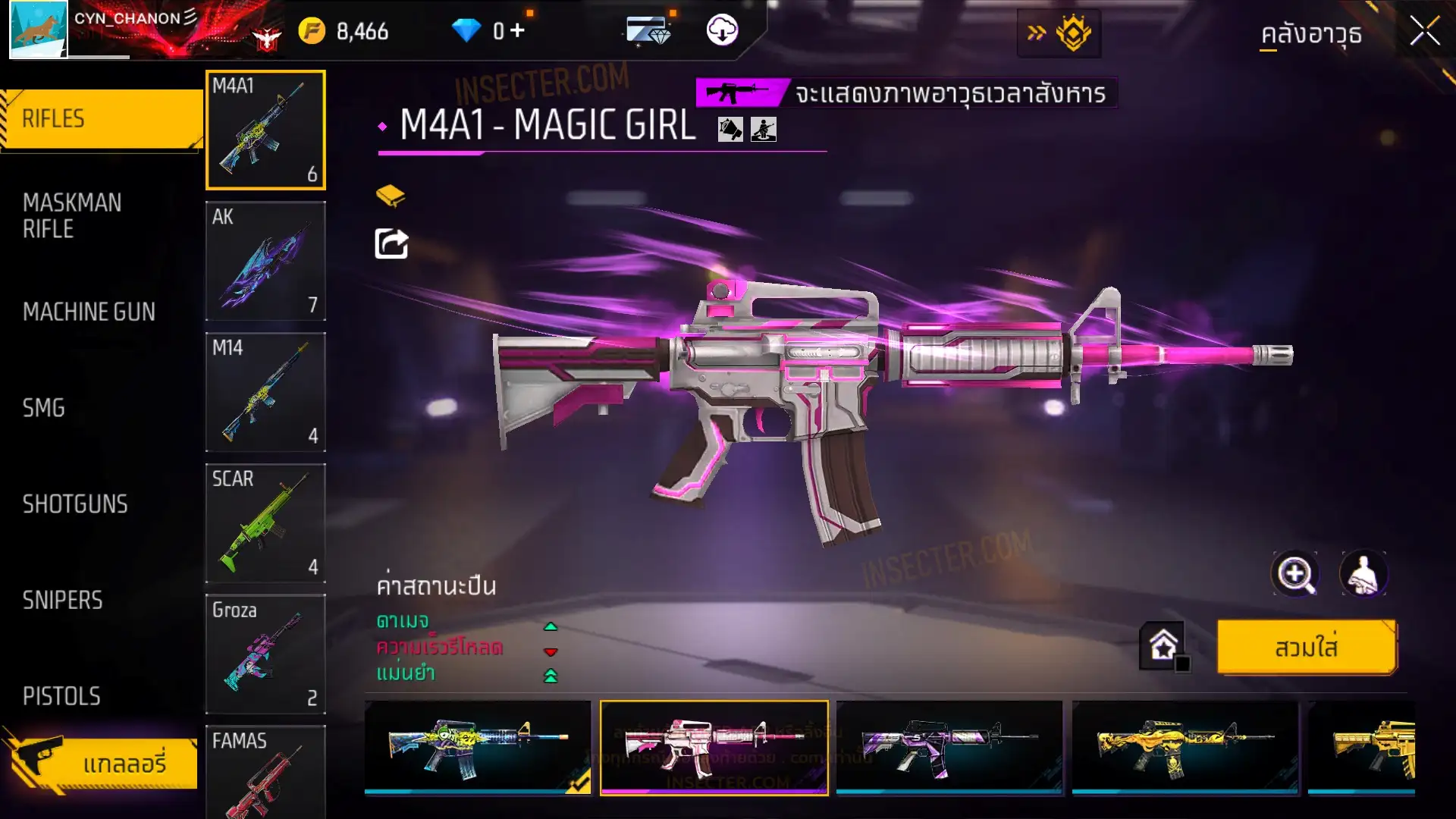Choose the AK weapon tile
This screenshot has width=1456, height=819.
[265, 261]
